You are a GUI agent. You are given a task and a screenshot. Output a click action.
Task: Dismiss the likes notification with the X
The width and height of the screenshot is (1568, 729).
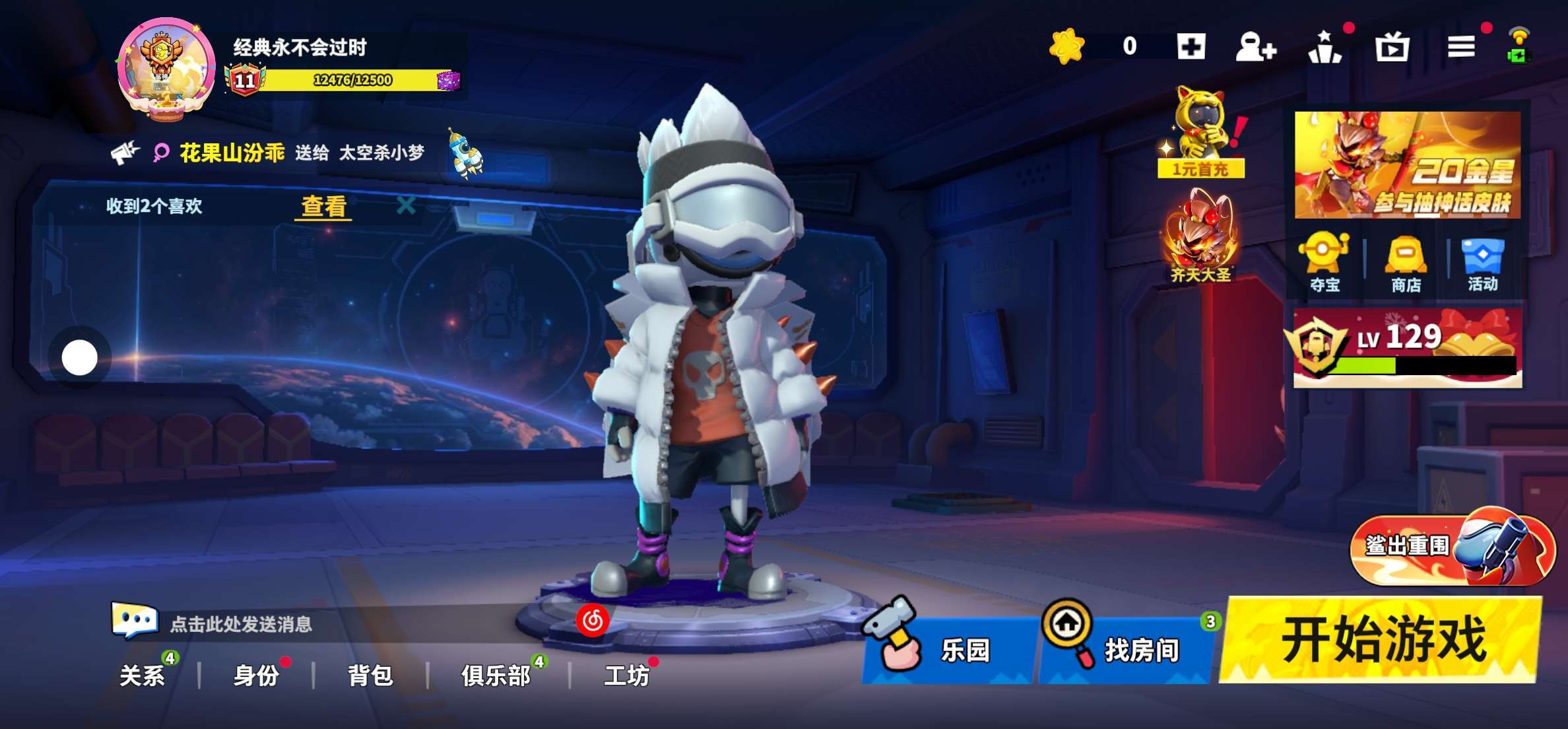[x=406, y=205]
